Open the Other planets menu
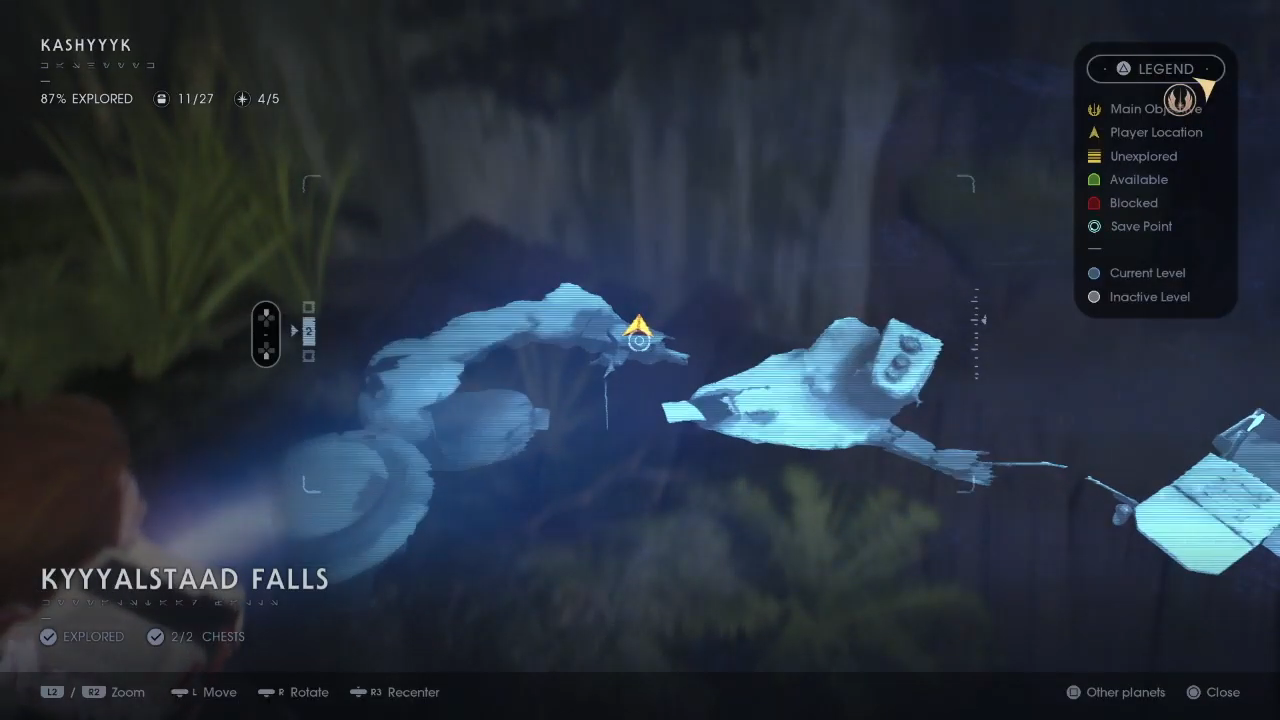1280x720 pixels. pos(1115,692)
